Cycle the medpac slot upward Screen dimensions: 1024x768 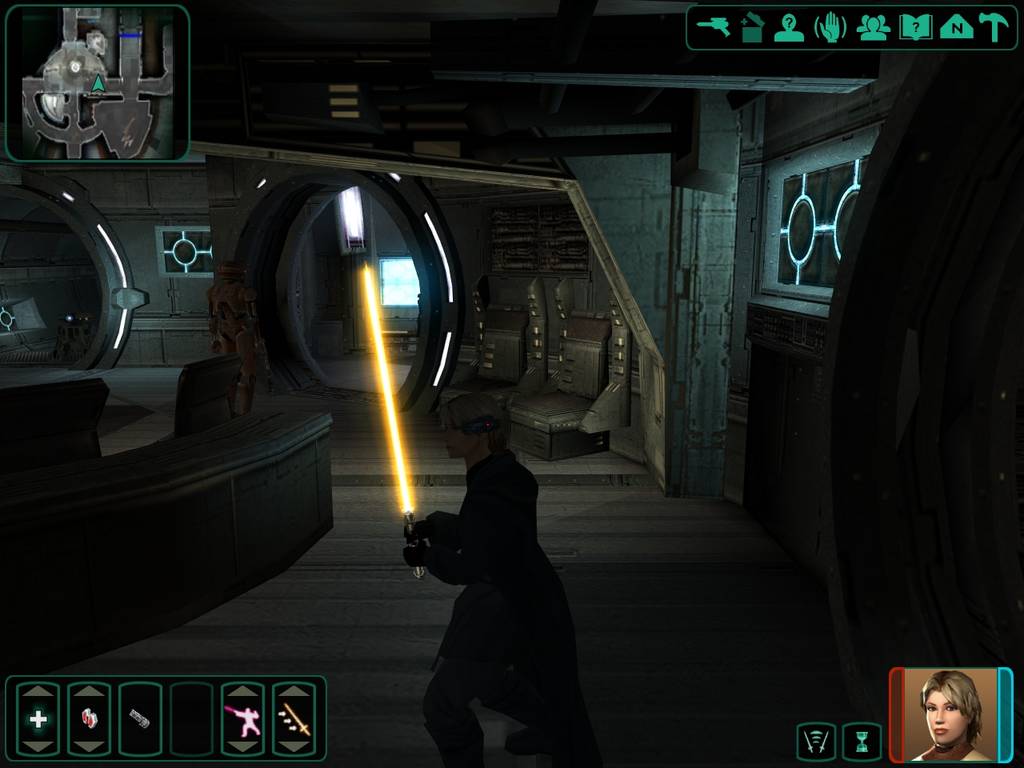[38, 692]
